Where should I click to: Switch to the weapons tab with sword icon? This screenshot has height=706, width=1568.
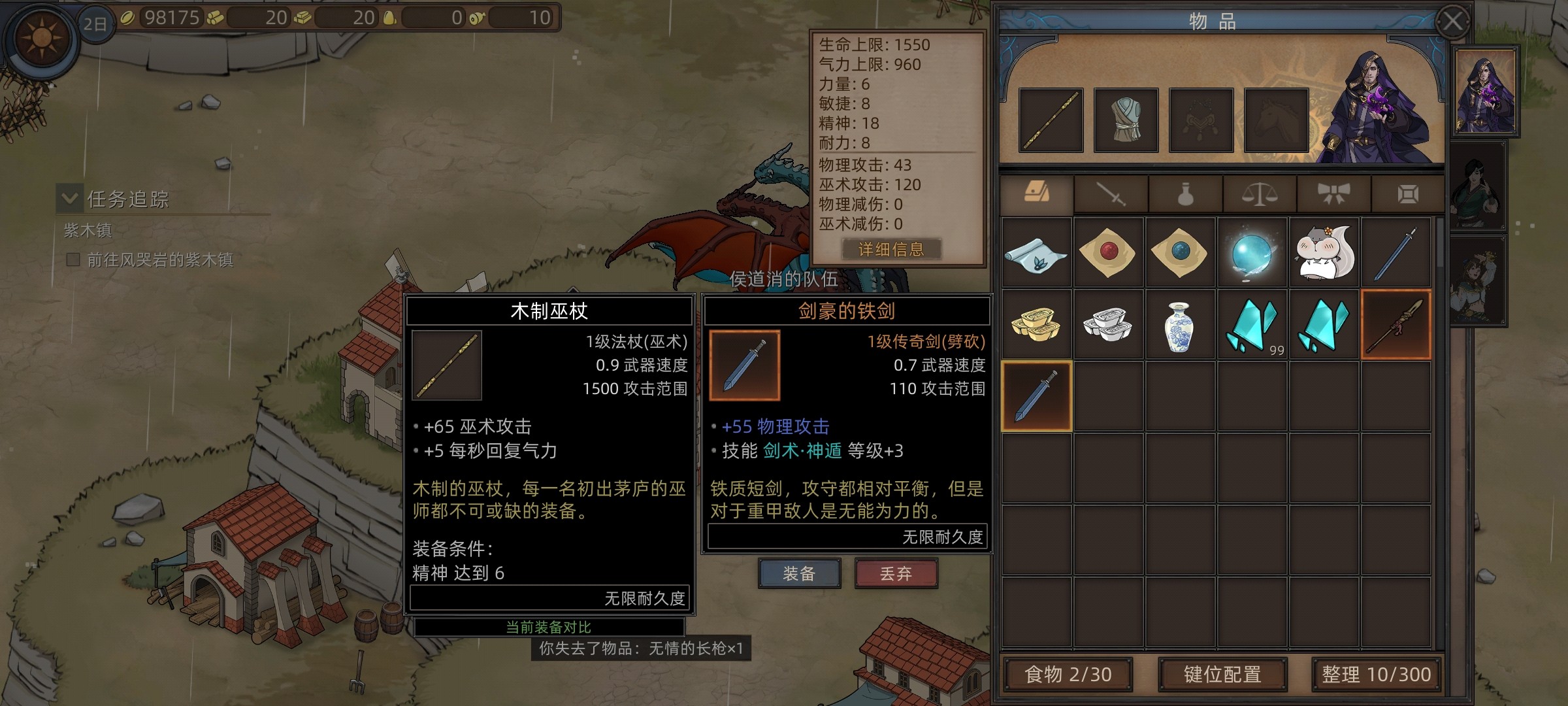coord(1111,194)
